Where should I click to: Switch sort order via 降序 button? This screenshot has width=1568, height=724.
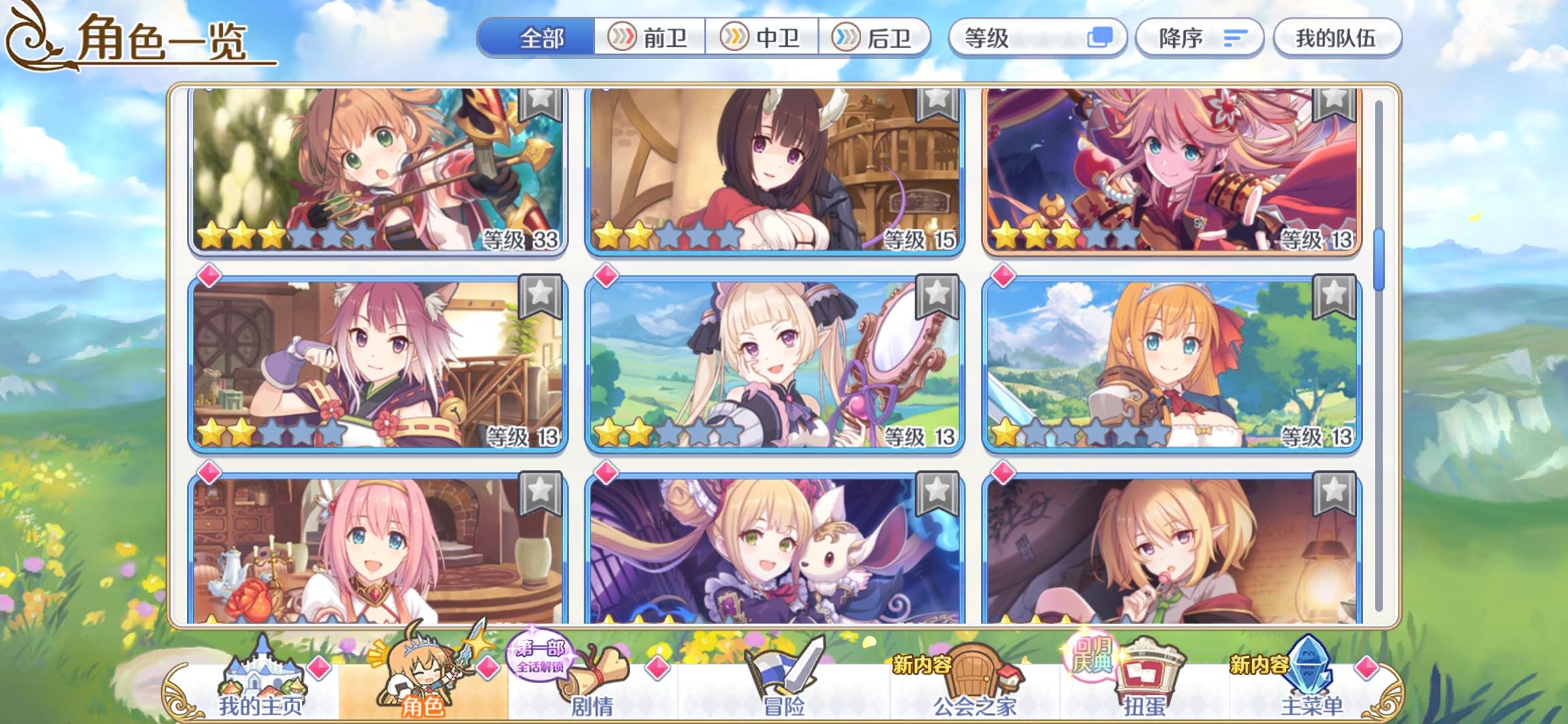tap(1199, 38)
